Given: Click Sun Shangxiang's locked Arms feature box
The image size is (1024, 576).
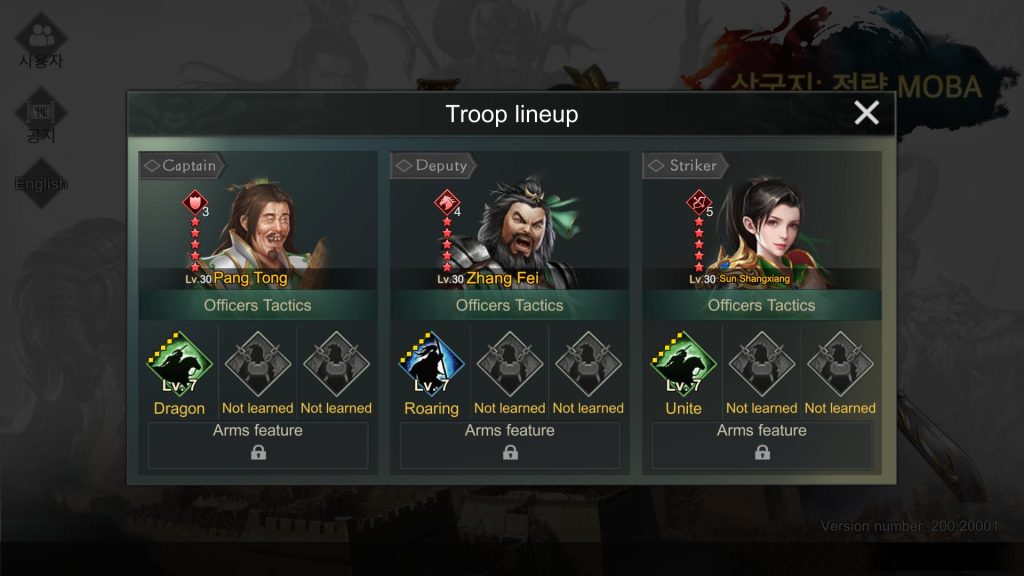Looking at the screenshot, I should (x=762, y=444).
